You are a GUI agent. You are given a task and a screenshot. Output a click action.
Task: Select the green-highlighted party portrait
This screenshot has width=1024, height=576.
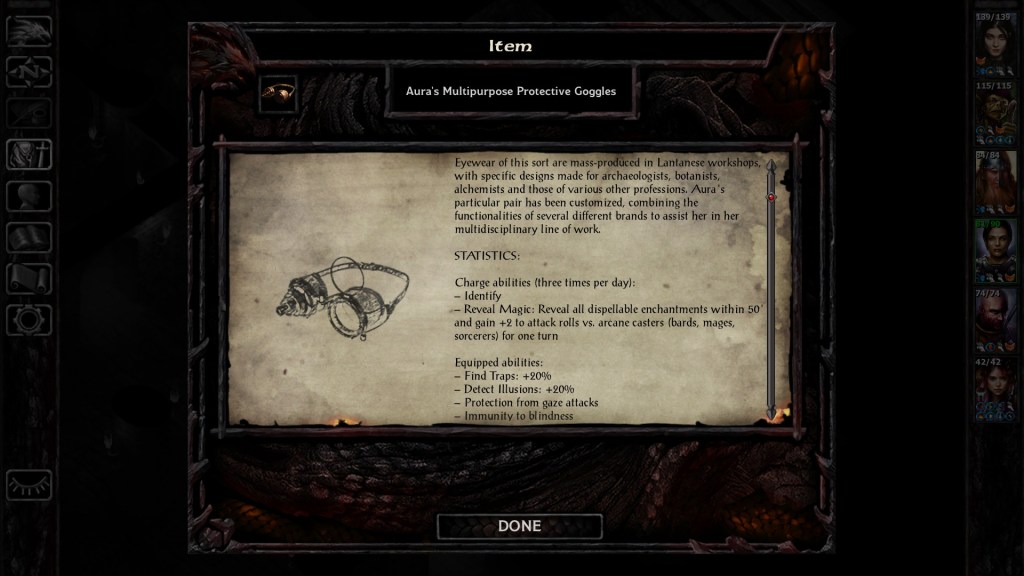(x=994, y=252)
